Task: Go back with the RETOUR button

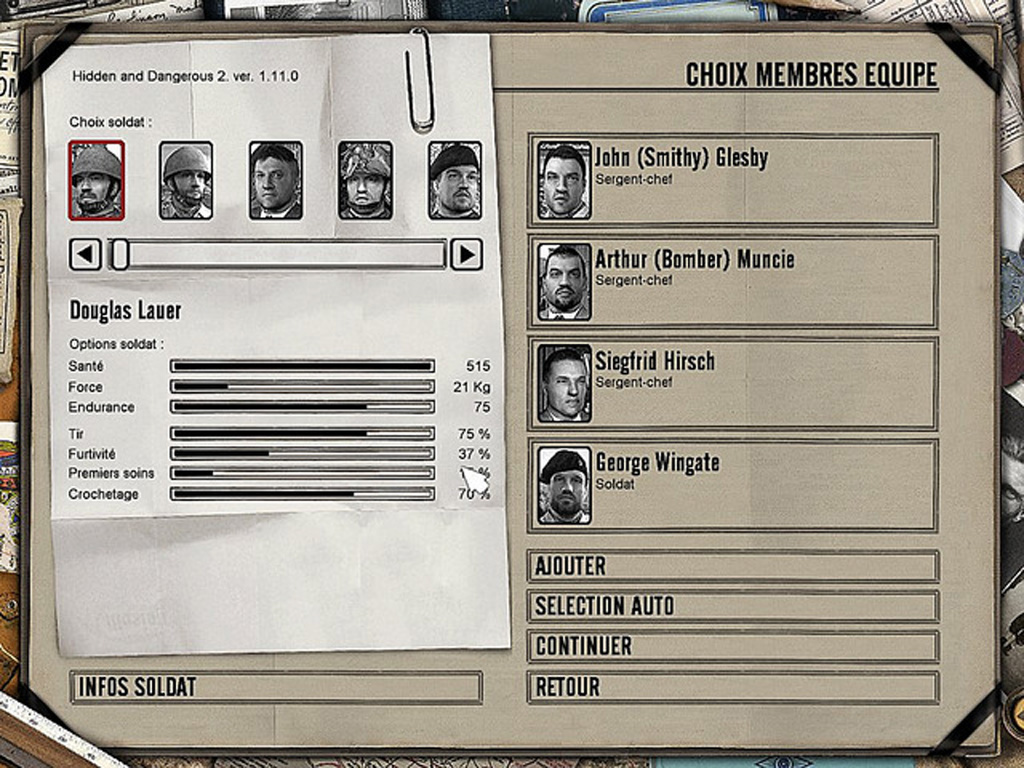Action: pyautogui.click(x=732, y=687)
